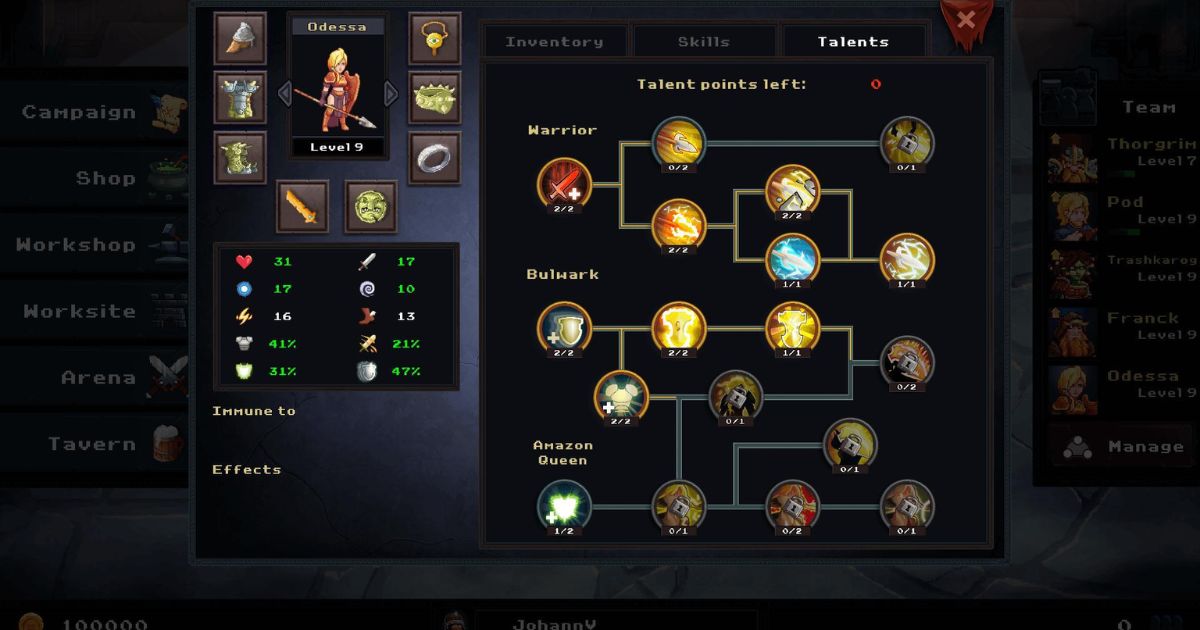This screenshot has height=630, width=1200.
Task: Select the helmet equipment slot
Action: 240,38
